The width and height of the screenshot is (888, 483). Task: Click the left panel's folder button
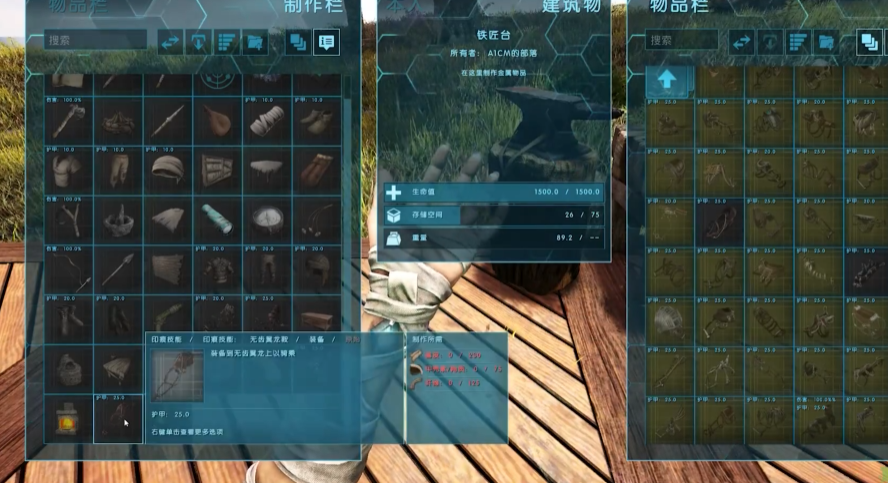pos(256,42)
